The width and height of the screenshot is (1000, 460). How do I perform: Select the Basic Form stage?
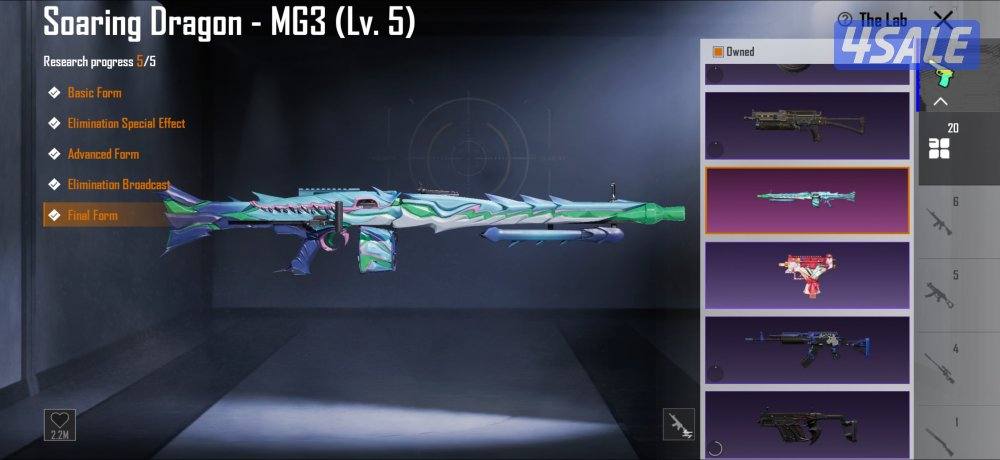94,93
